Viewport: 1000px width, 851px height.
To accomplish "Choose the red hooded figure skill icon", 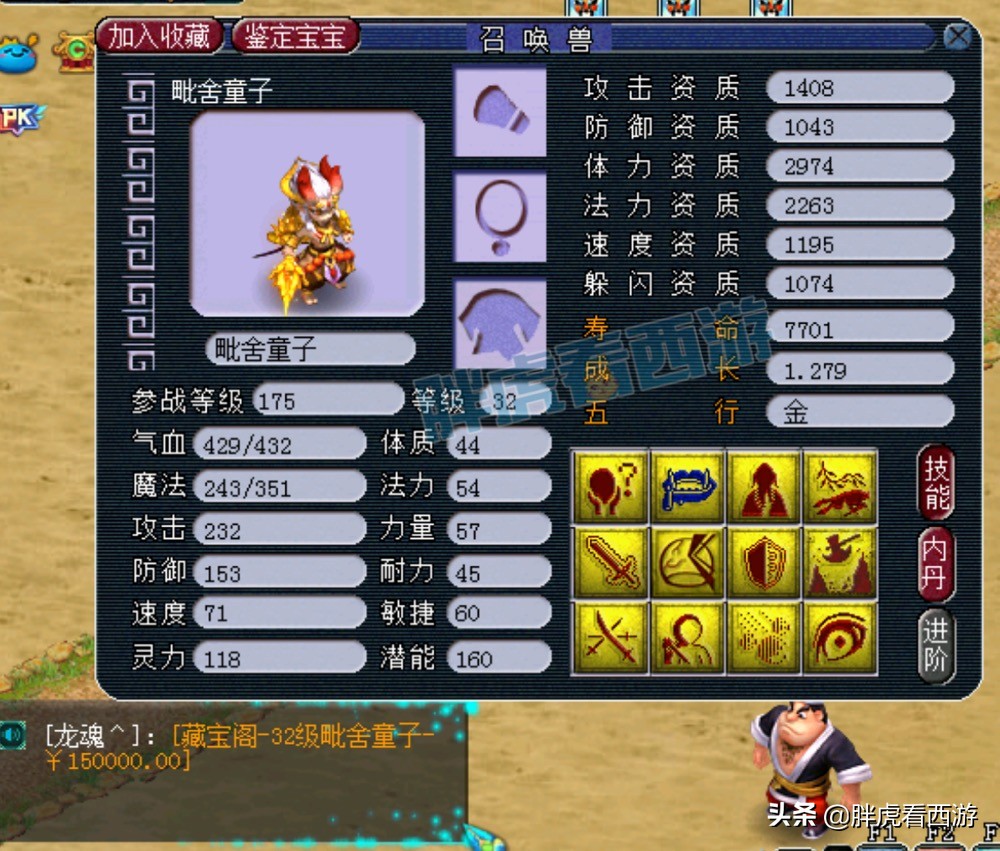I will point(763,485).
